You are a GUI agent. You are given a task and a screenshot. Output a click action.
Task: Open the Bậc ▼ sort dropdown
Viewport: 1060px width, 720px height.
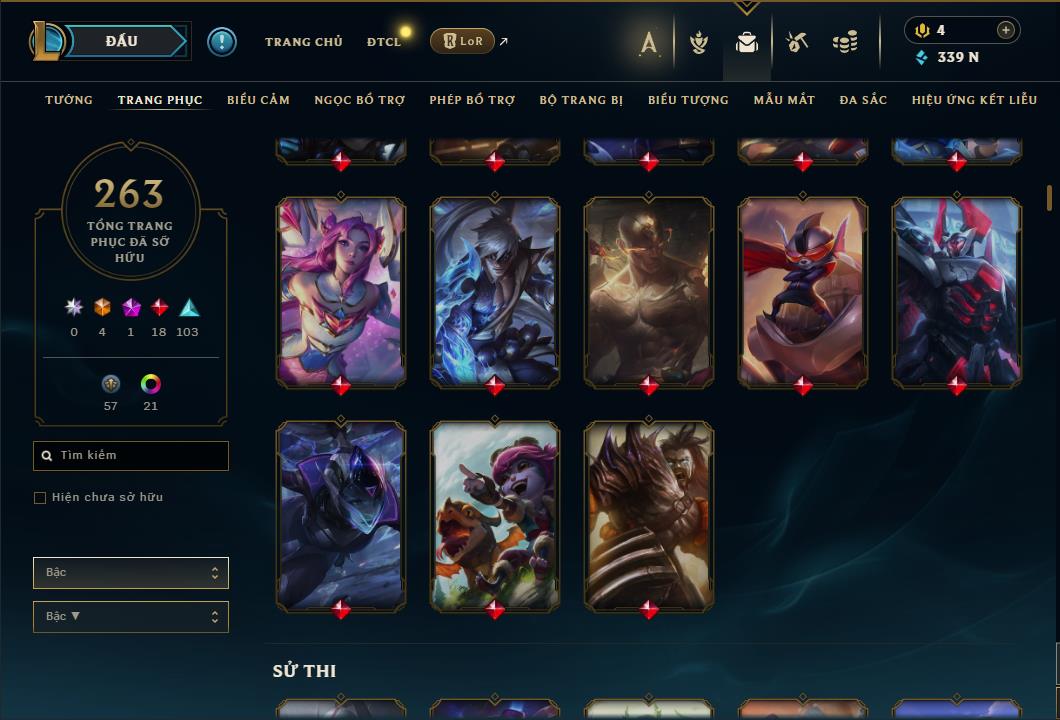click(131, 617)
